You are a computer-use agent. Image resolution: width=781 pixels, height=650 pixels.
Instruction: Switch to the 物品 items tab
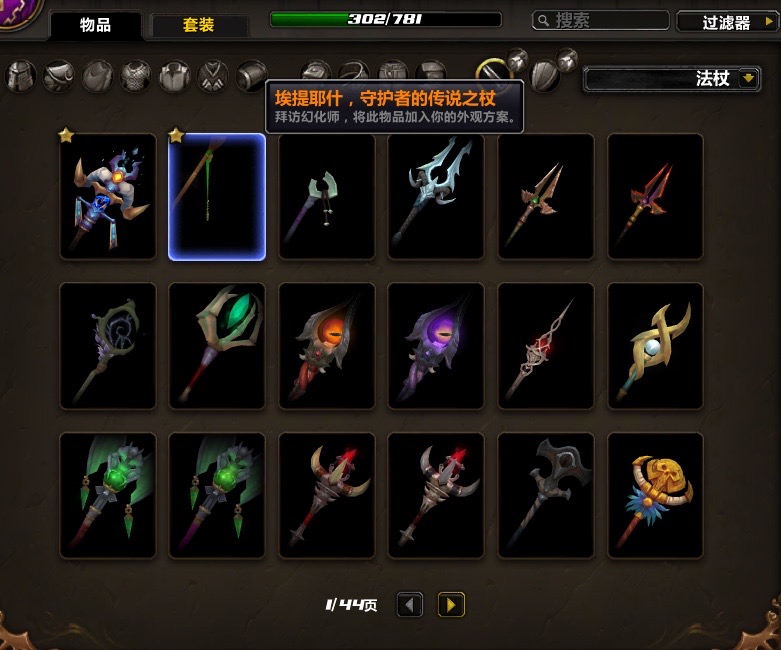point(95,25)
